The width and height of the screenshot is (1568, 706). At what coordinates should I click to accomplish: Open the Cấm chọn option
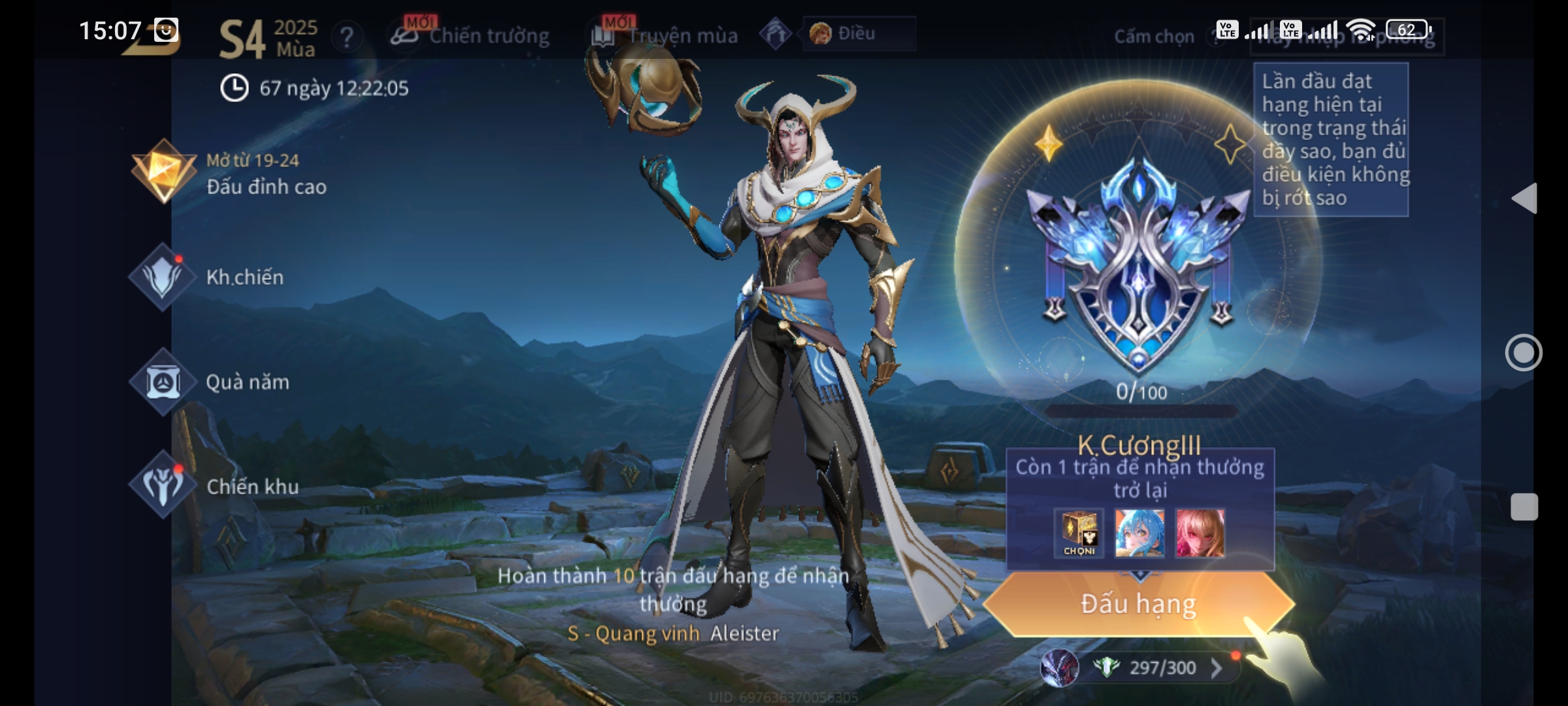pyautogui.click(x=1154, y=37)
